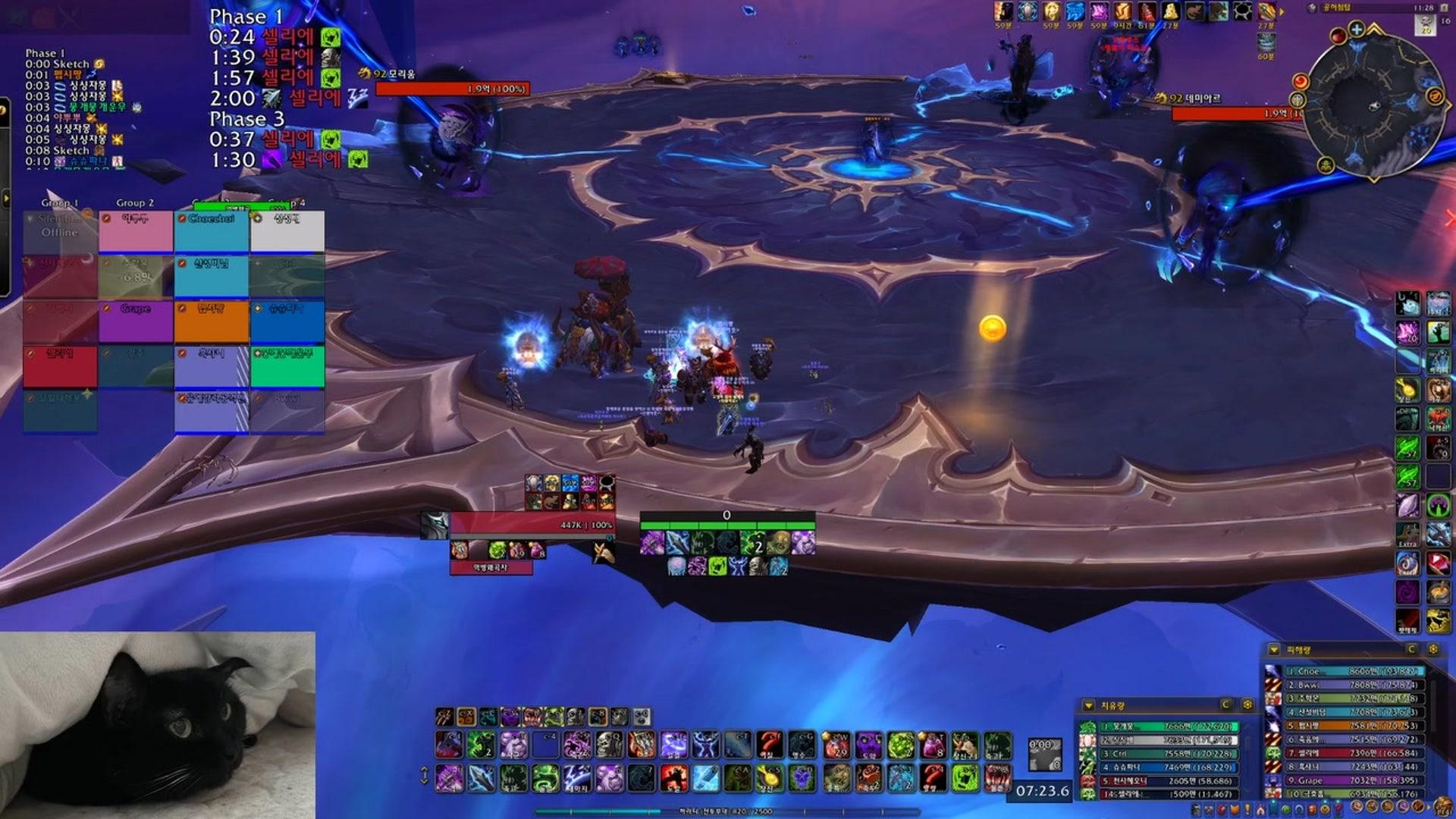
Task: Open the damage meter settings gear
Action: tap(1433, 650)
